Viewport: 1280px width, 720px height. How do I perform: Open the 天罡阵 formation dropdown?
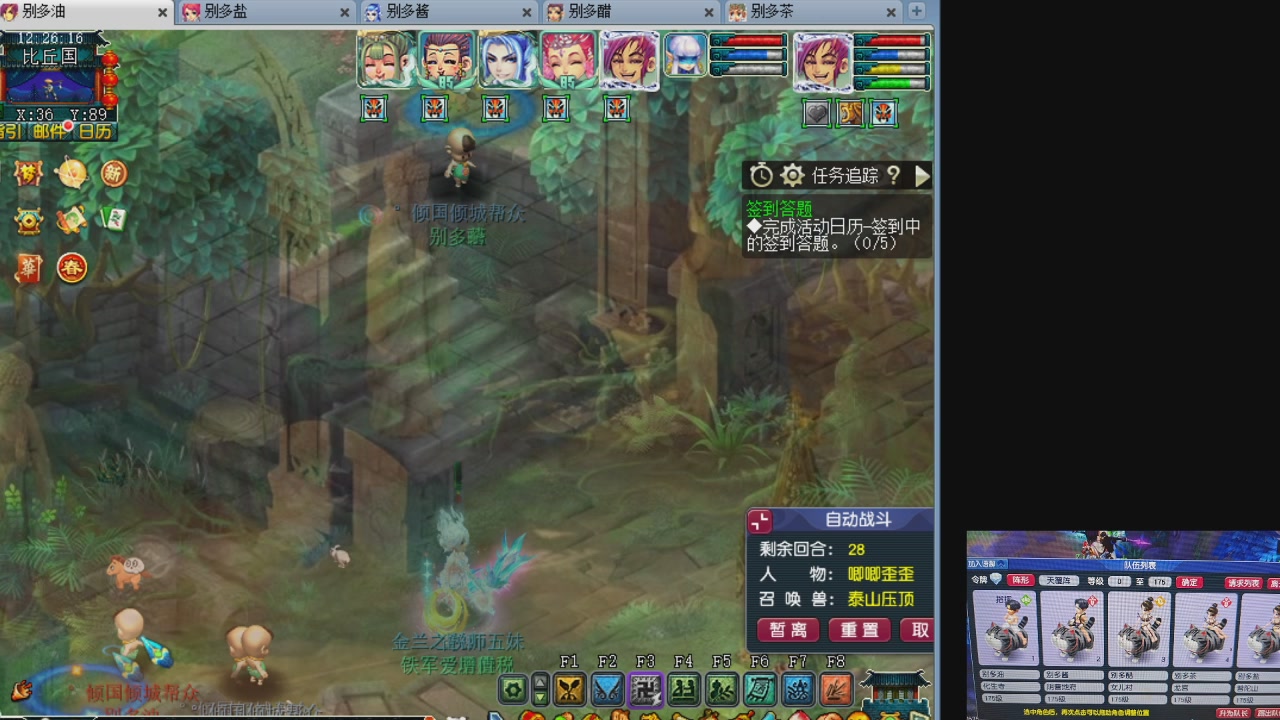click(1059, 582)
